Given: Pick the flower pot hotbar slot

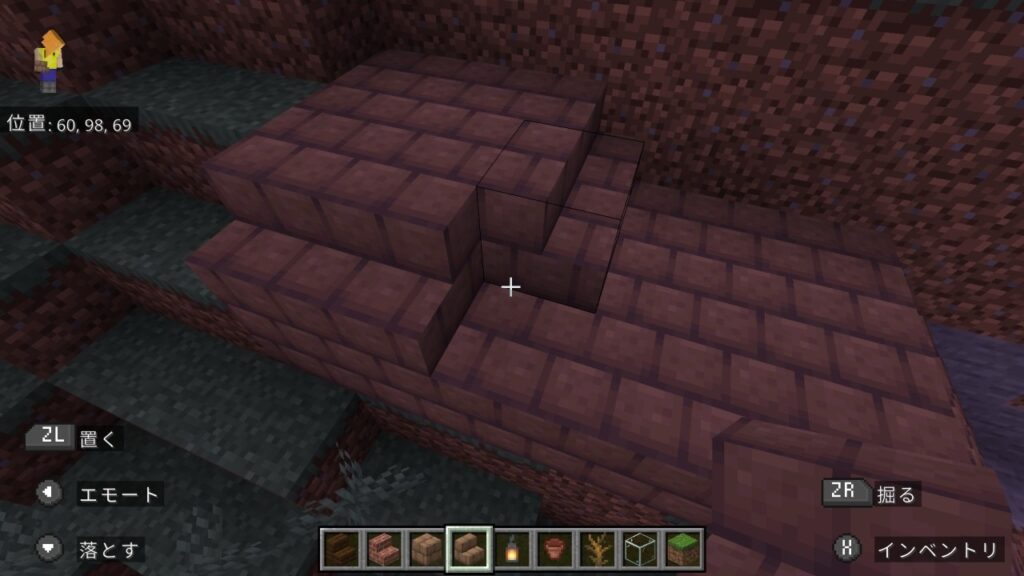Looking at the screenshot, I should pos(554,549).
